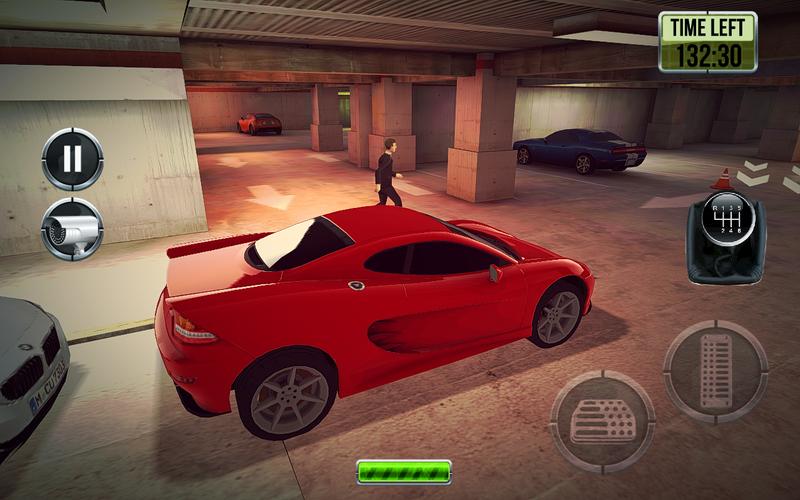Step on the accelerator pedal
The image size is (800, 500).
715,371
